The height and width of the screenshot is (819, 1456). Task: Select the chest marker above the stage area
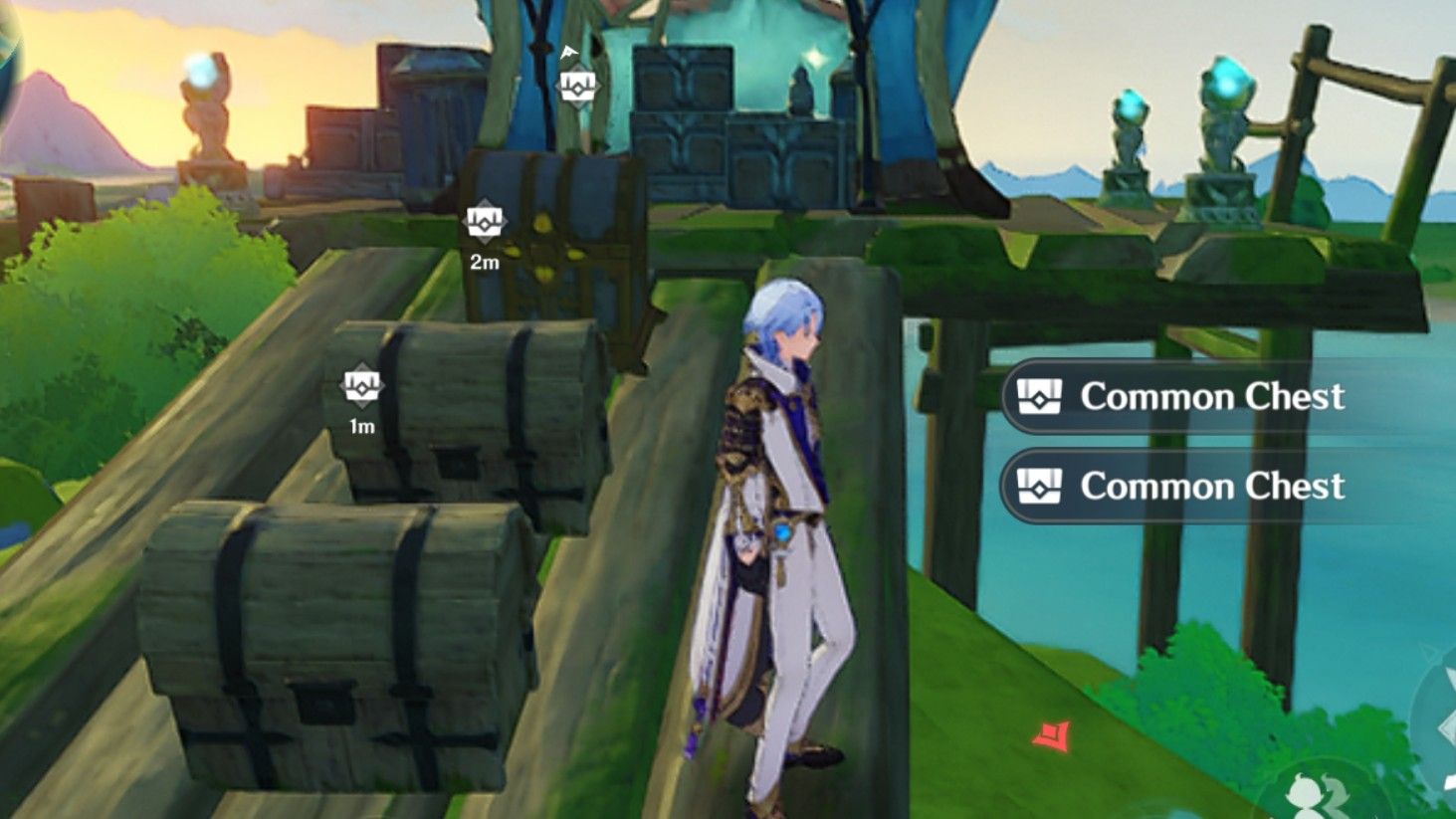(577, 85)
